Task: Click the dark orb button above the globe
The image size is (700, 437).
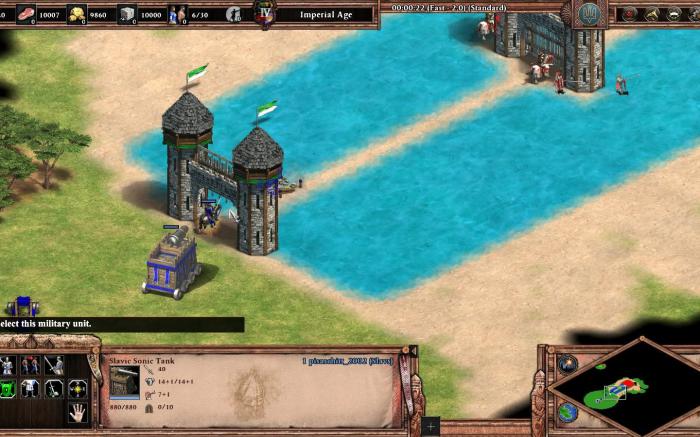Action: click(567, 364)
